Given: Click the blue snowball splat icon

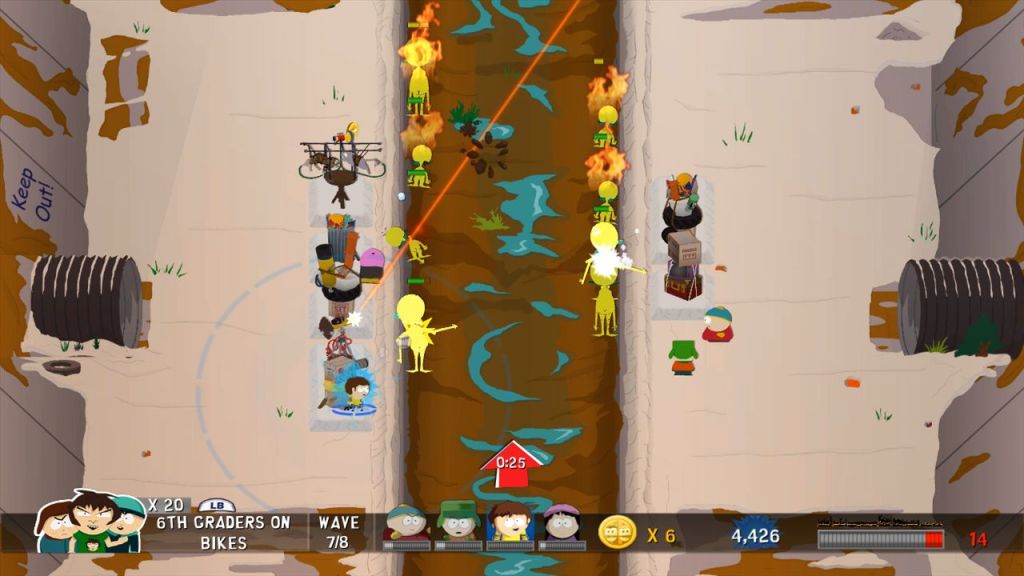Looking at the screenshot, I should (x=755, y=533).
